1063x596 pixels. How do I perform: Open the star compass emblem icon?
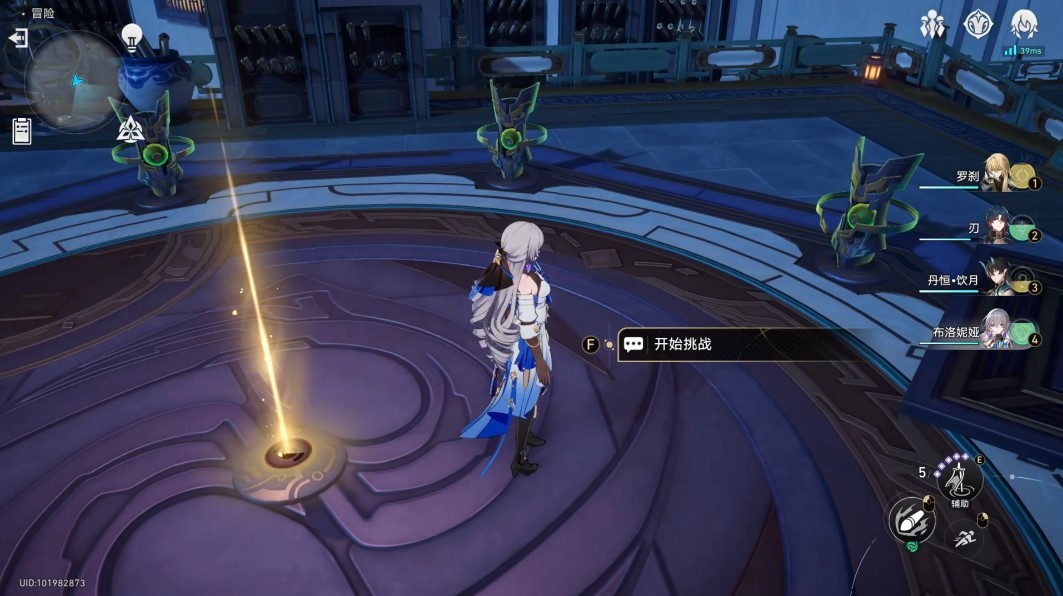click(977, 25)
